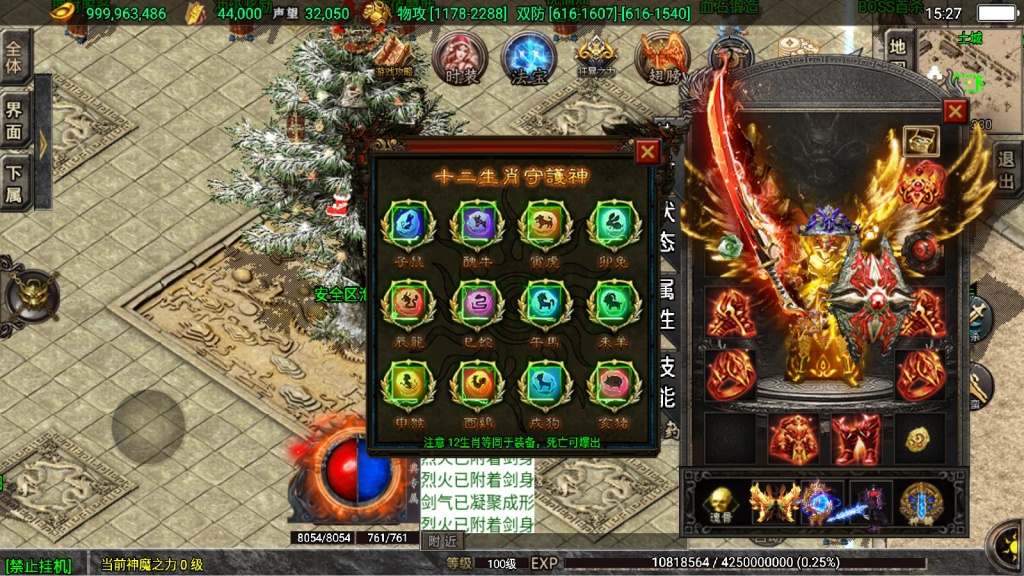This screenshot has width=1024, height=576.
Task: Open the 附近 nearby list
Action: click(x=442, y=541)
